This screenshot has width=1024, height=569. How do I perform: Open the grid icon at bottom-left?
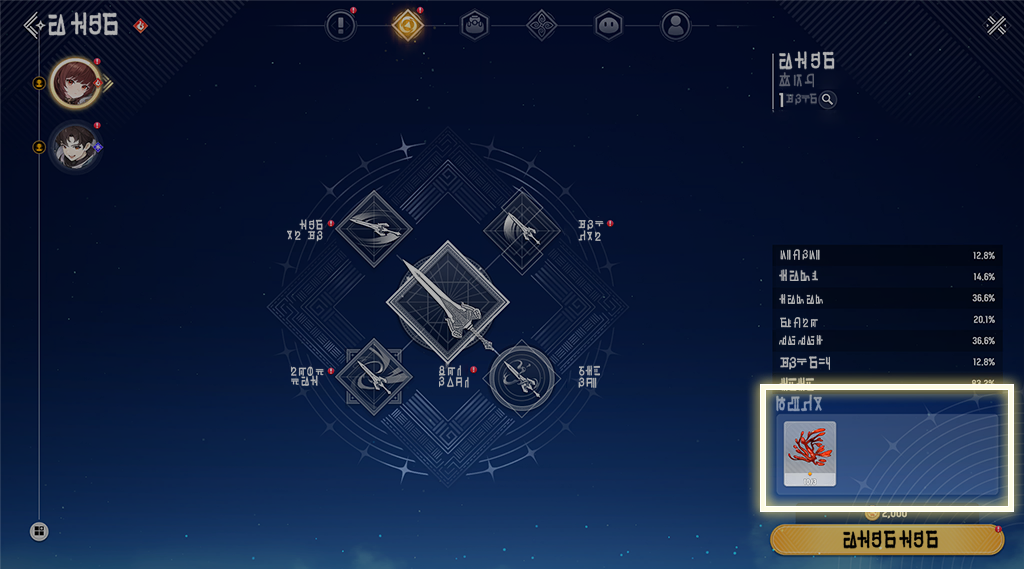click(39, 531)
